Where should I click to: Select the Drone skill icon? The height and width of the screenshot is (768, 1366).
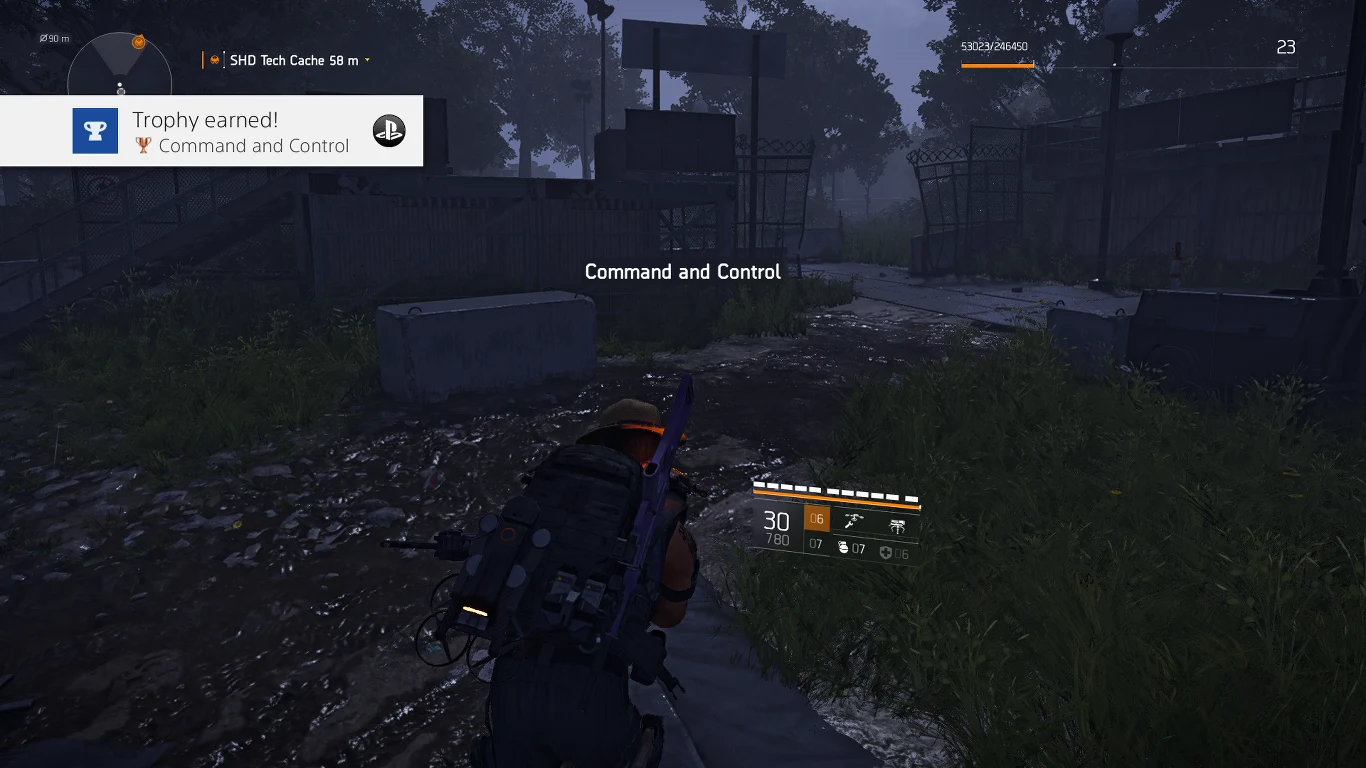855,519
